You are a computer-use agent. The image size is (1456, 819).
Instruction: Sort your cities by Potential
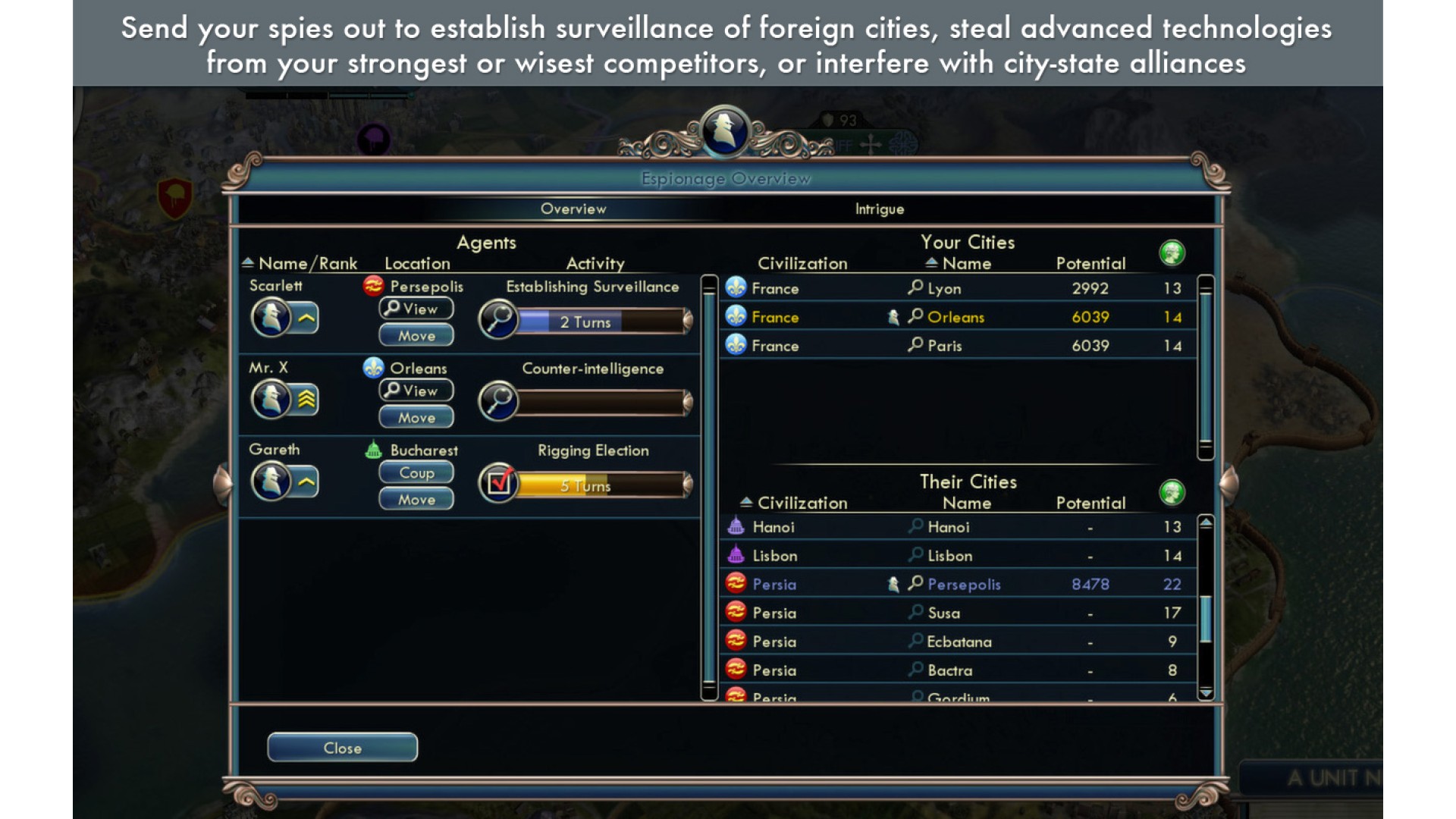point(1090,263)
